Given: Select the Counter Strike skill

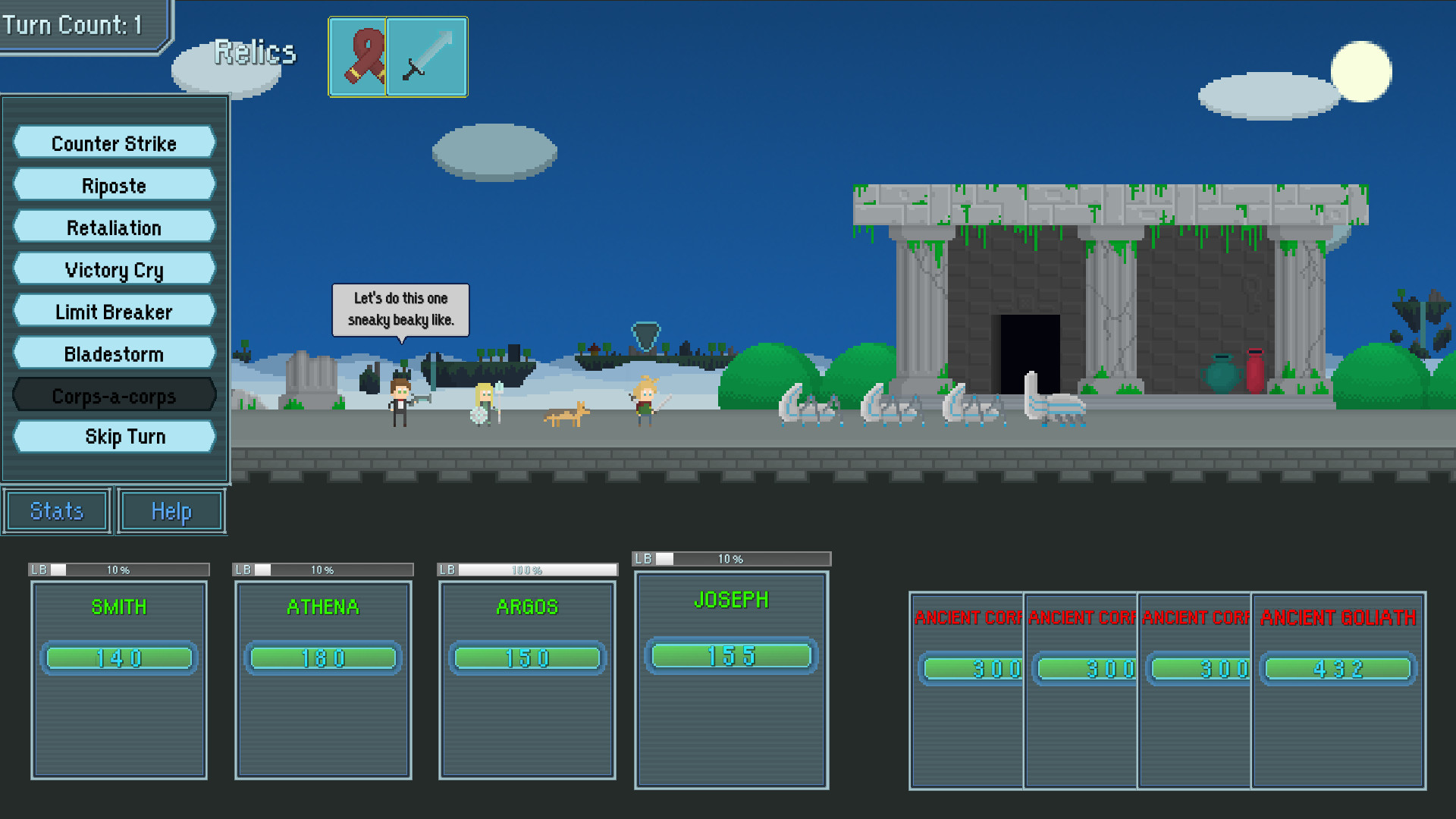Looking at the screenshot, I should point(113,143).
